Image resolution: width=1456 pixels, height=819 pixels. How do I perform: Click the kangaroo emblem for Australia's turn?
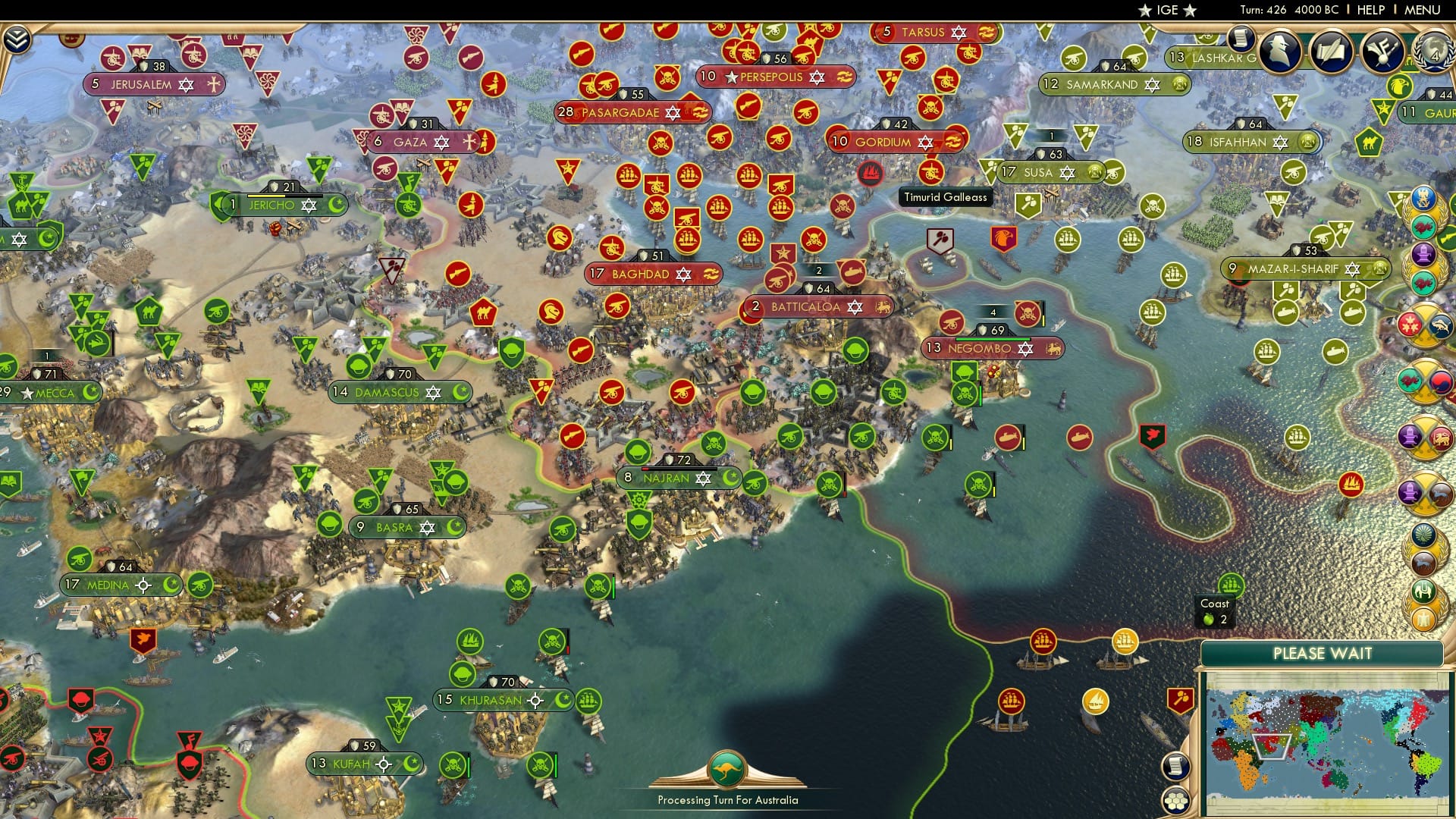pyautogui.click(x=726, y=770)
